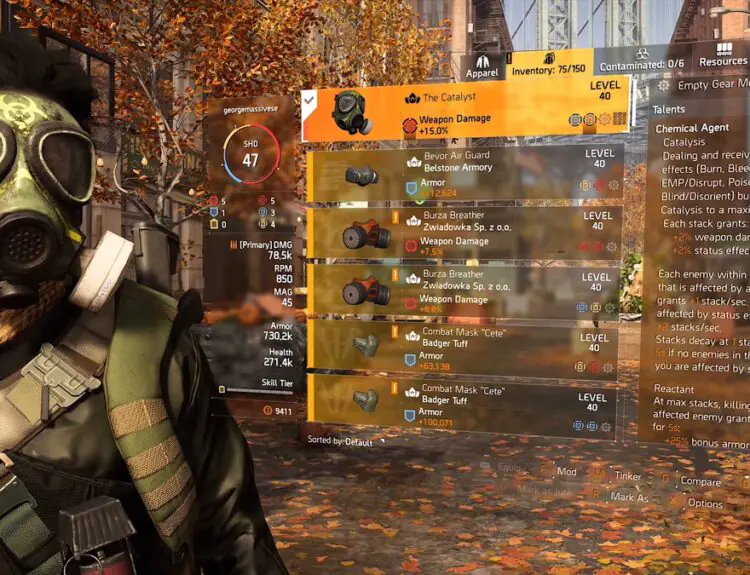Choose the Tinker action

click(x=623, y=474)
